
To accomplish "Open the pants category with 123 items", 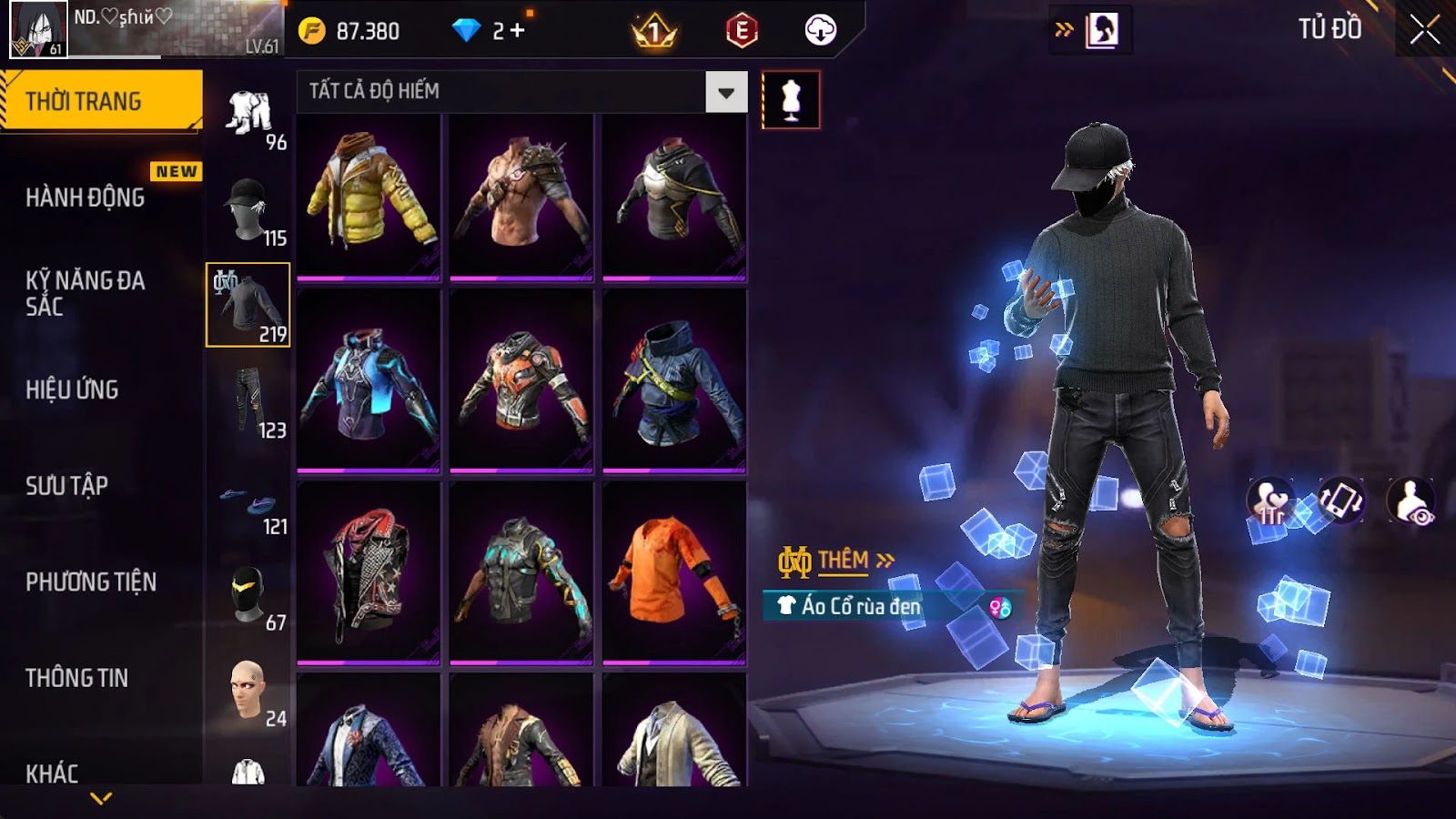I will click(248, 401).
